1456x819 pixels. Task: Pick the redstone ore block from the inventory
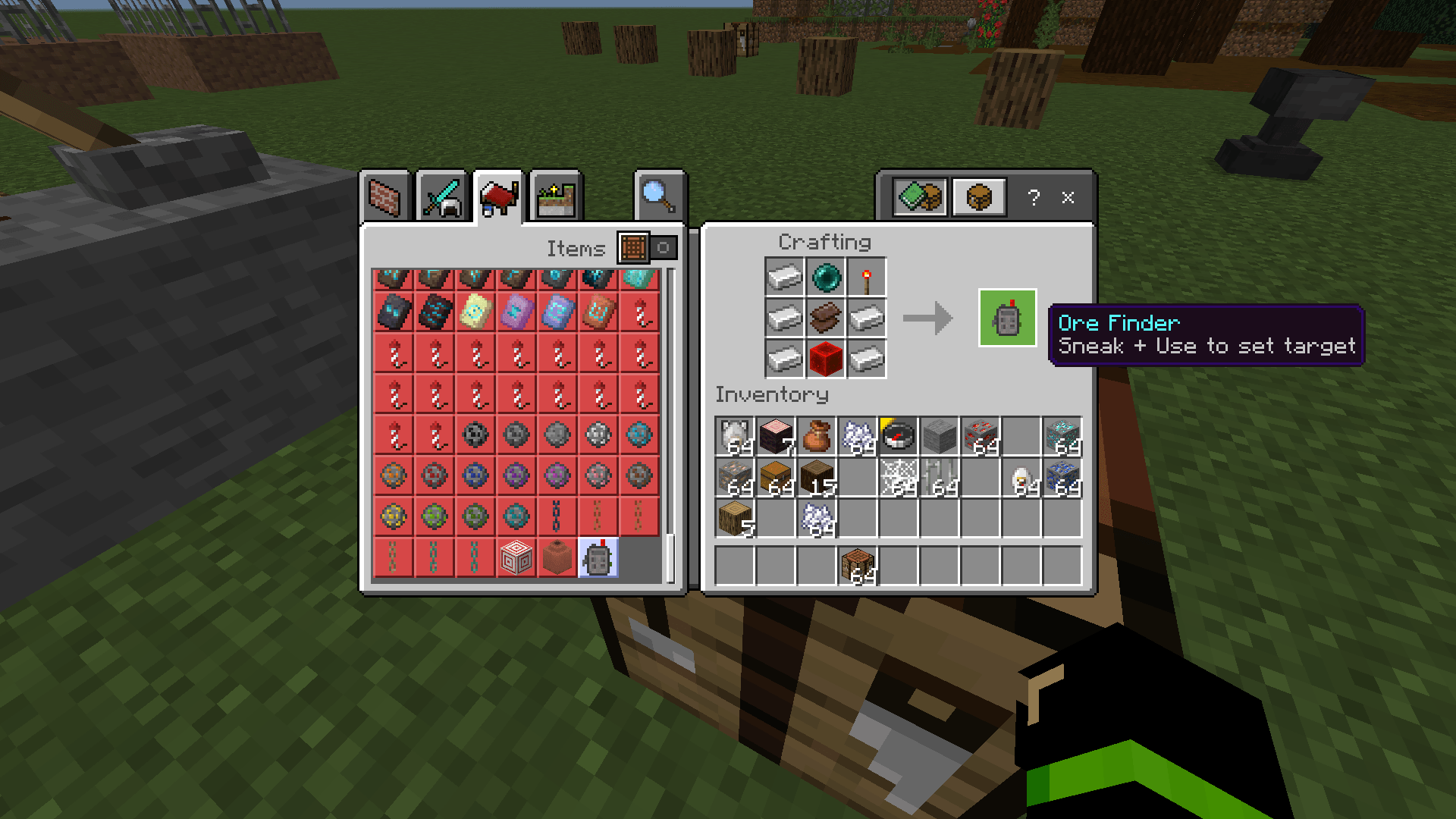pos(981,435)
